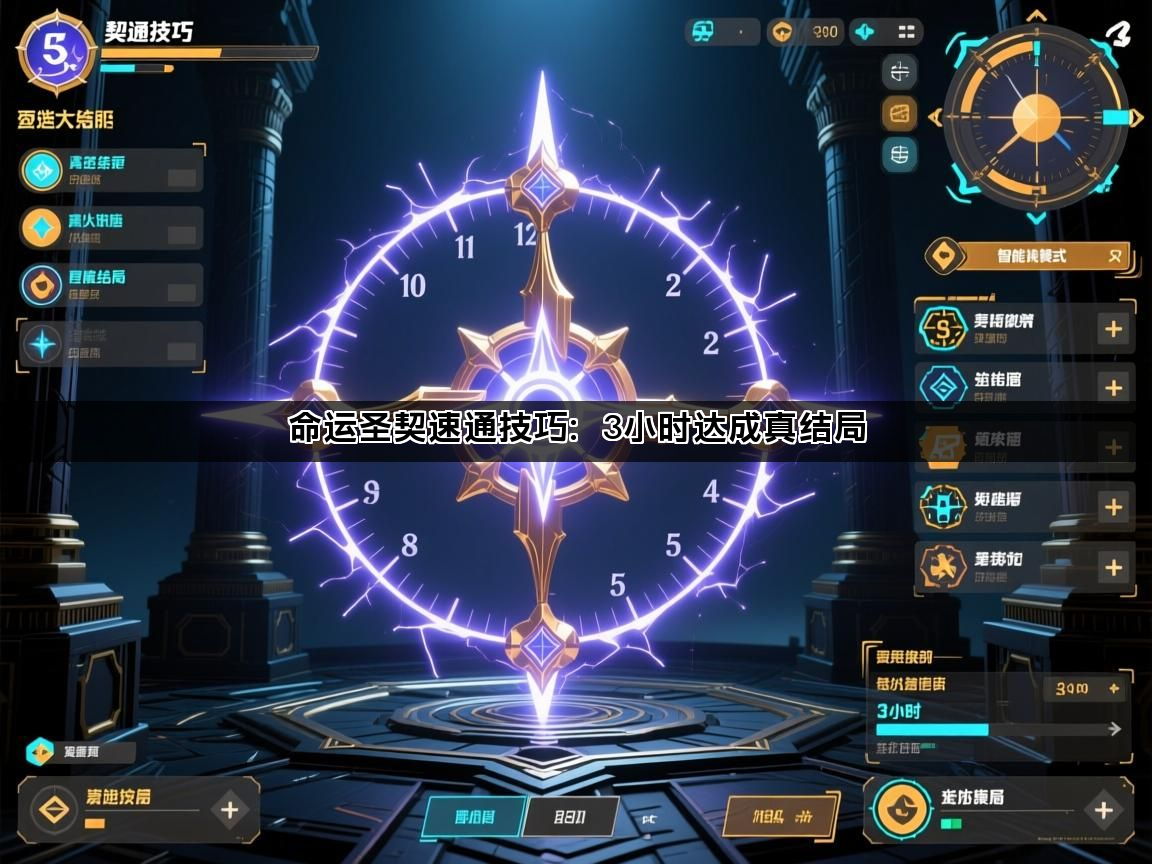Viewport: 1152px width, 864px height.
Task: Choose the orange circle diamond list entry
Action: (111, 228)
